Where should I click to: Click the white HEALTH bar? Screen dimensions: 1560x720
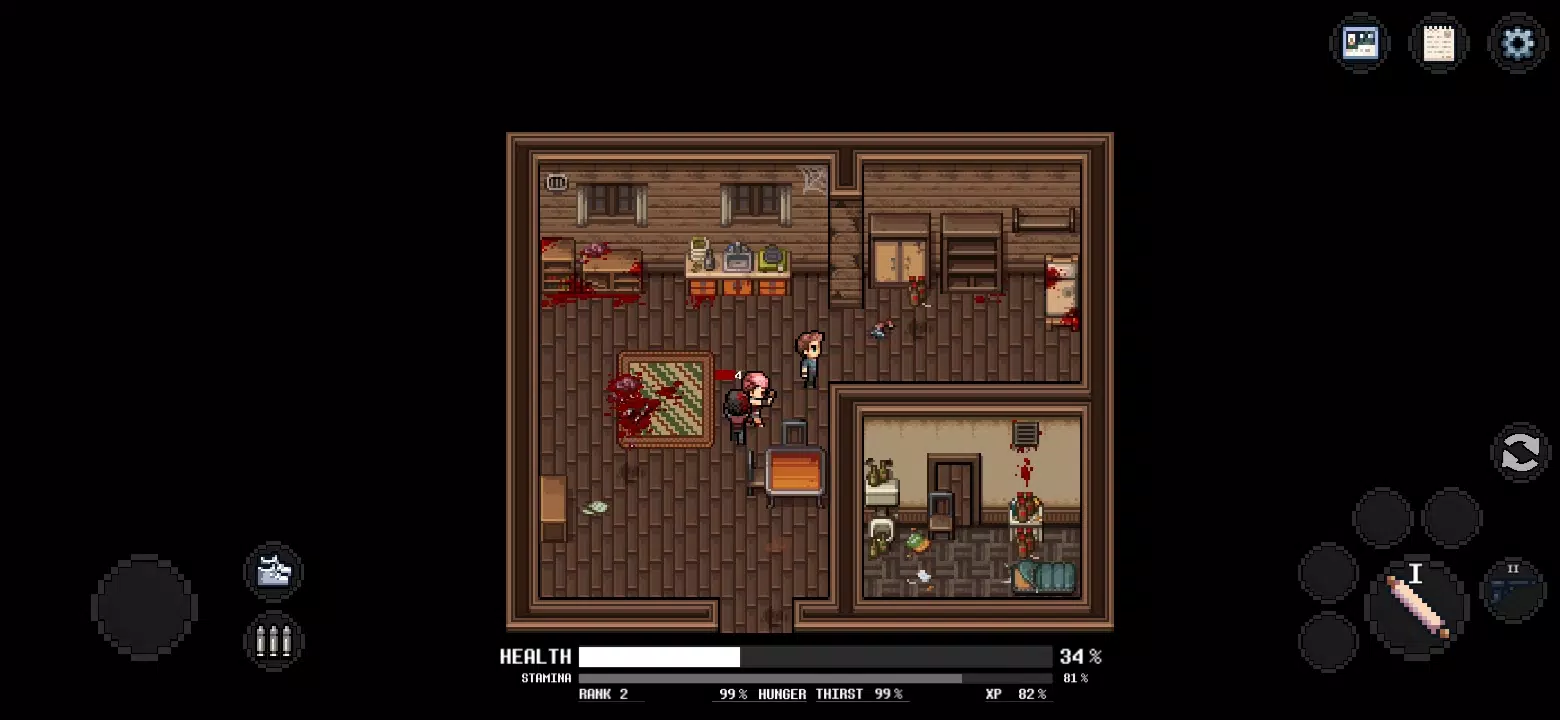click(660, 657)
